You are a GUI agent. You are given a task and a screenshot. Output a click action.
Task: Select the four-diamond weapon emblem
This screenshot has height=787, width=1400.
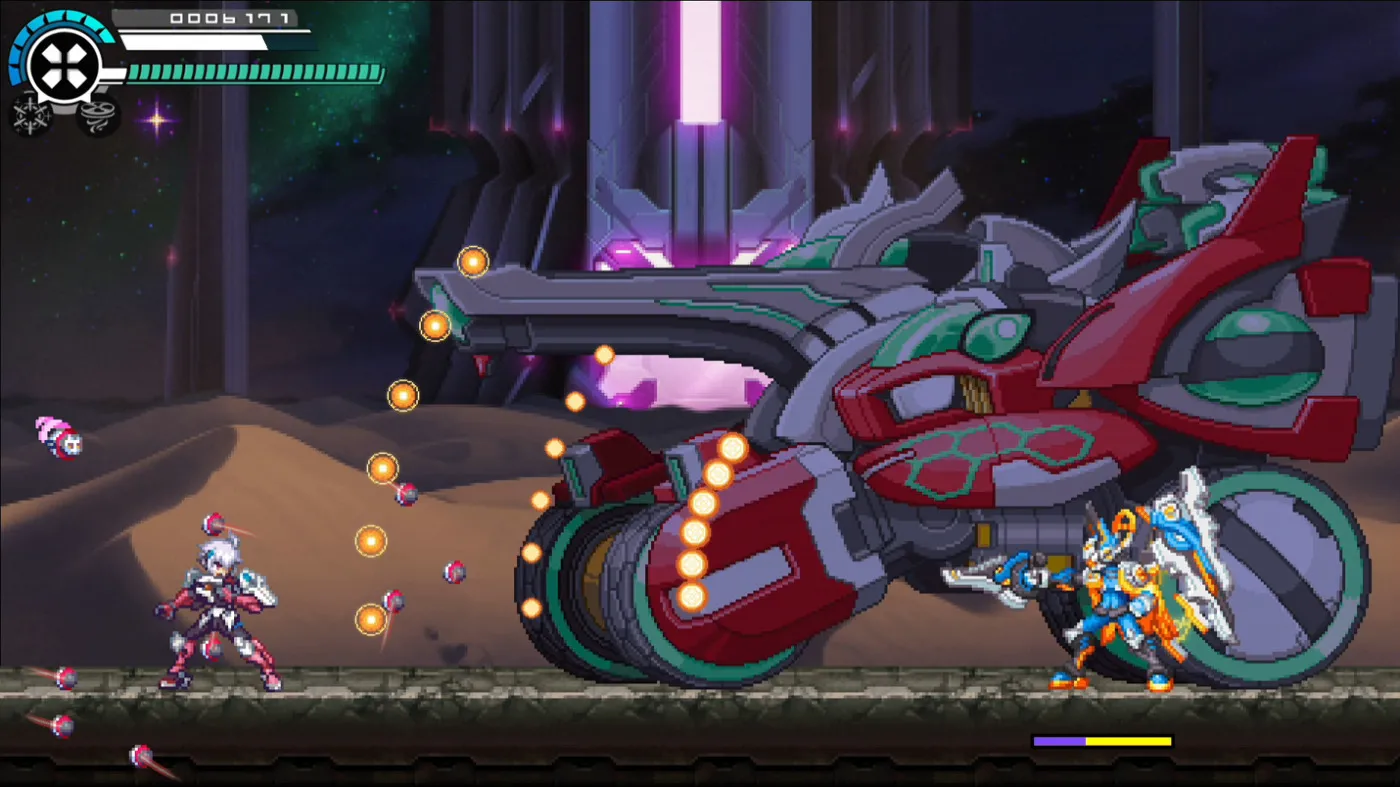(x=64, y=66)
